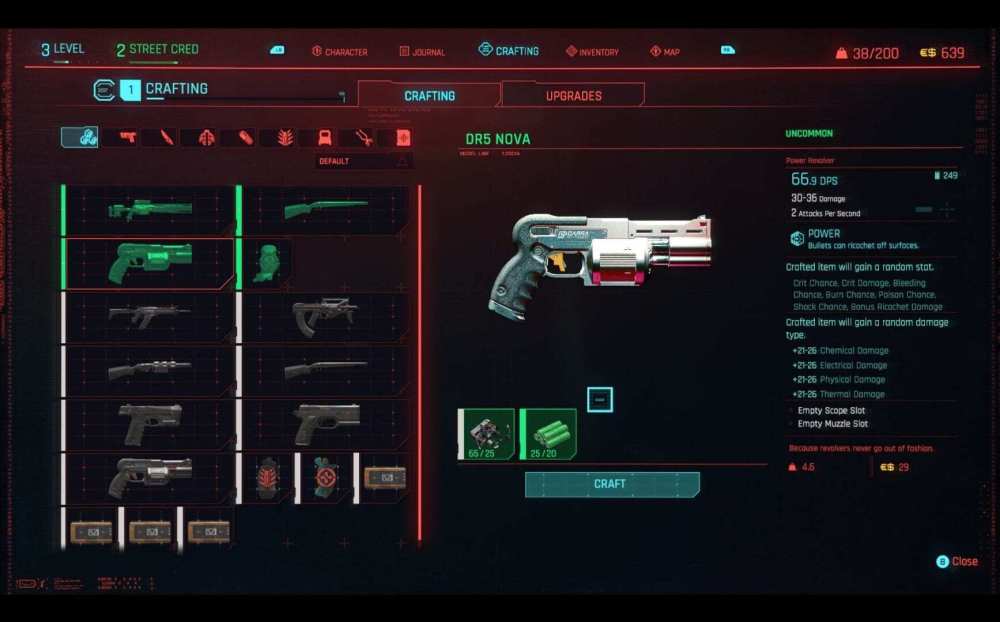1000x622 pixels.
Task: Choose the grey revolver recipe with silver barrel
Action: 150,477
